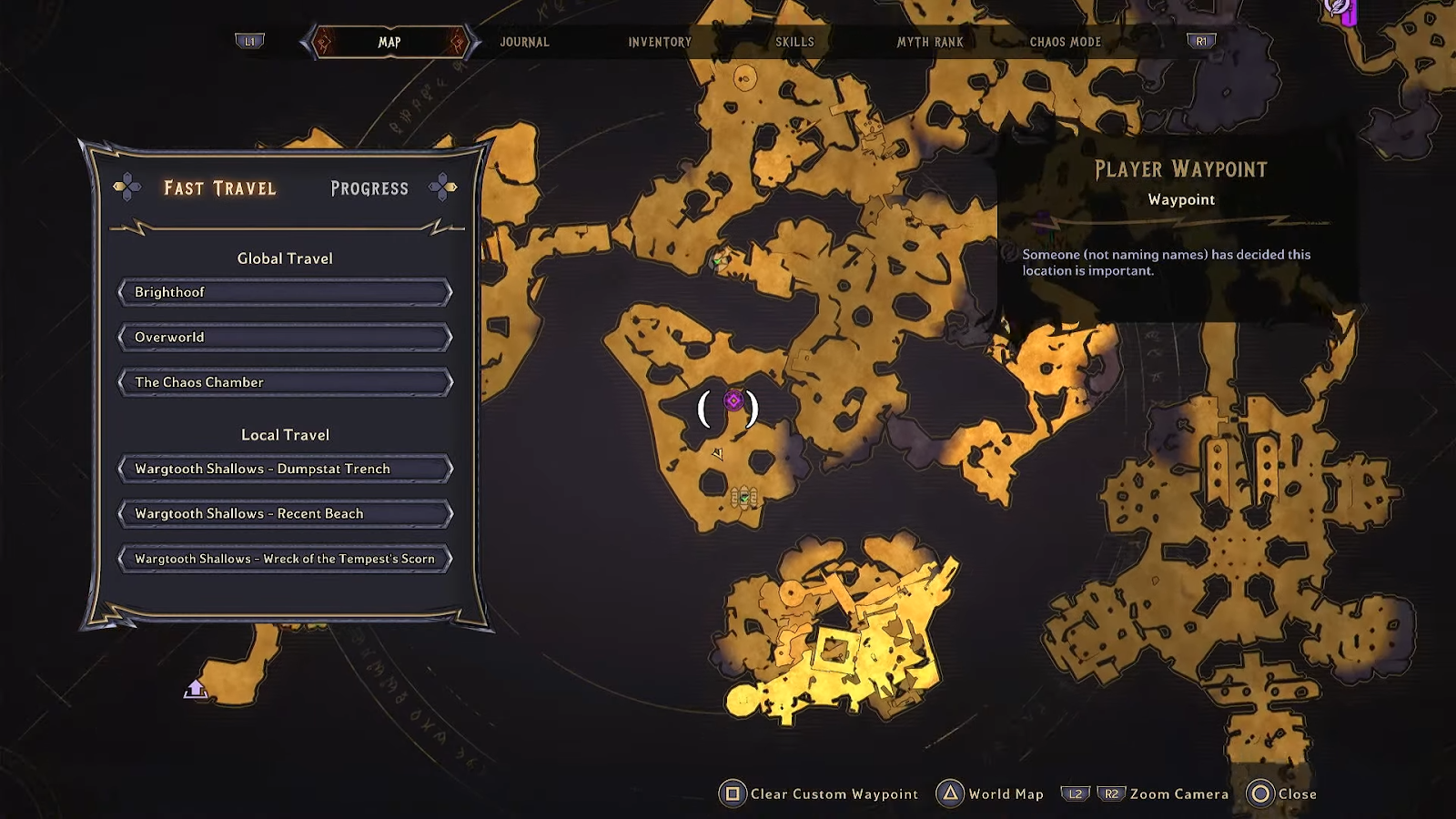Select the Map tab
The width and height of the screenshot is (1456, 819).
click(389, 42)
